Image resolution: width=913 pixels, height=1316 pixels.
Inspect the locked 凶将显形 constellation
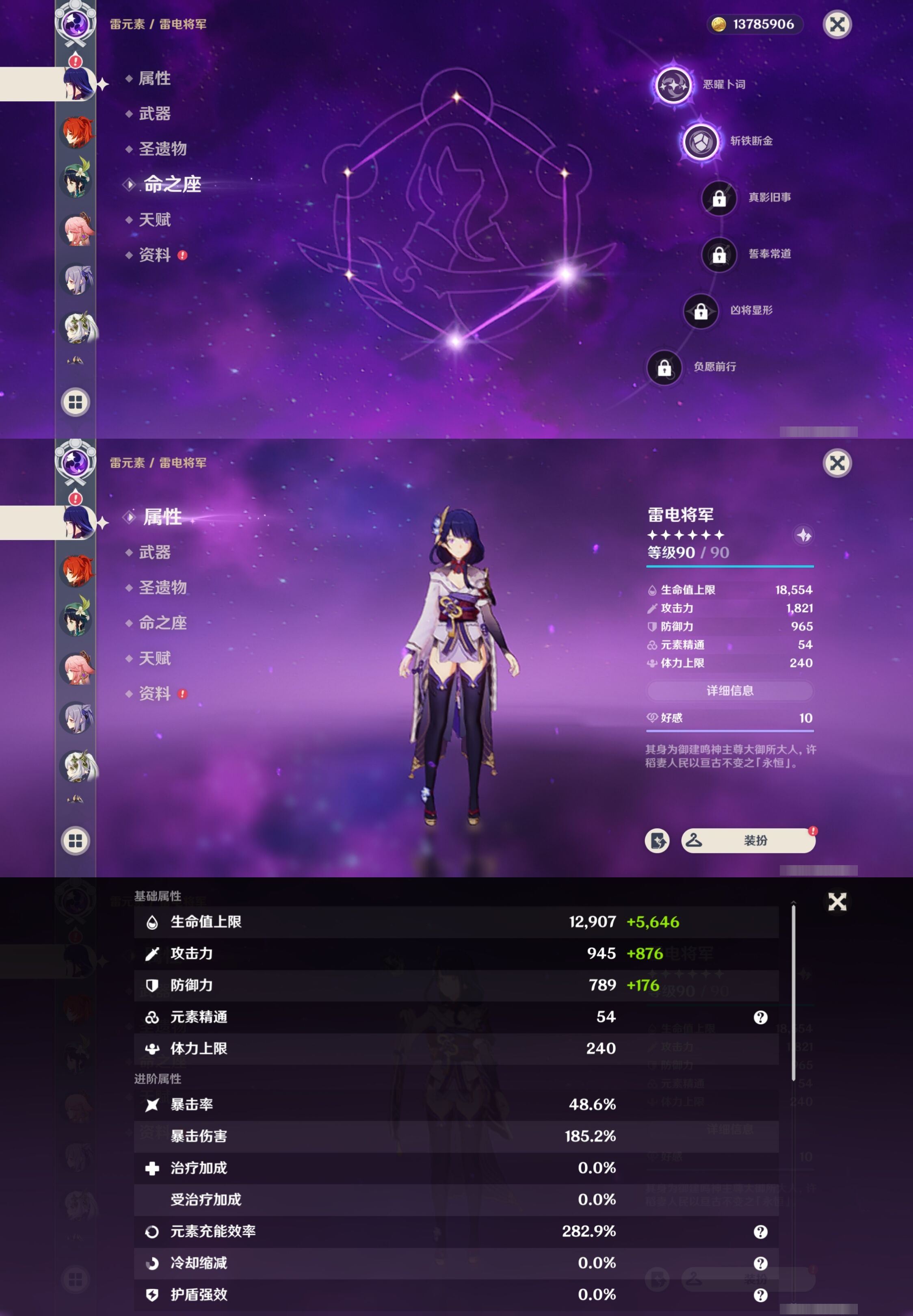(701, 311)
